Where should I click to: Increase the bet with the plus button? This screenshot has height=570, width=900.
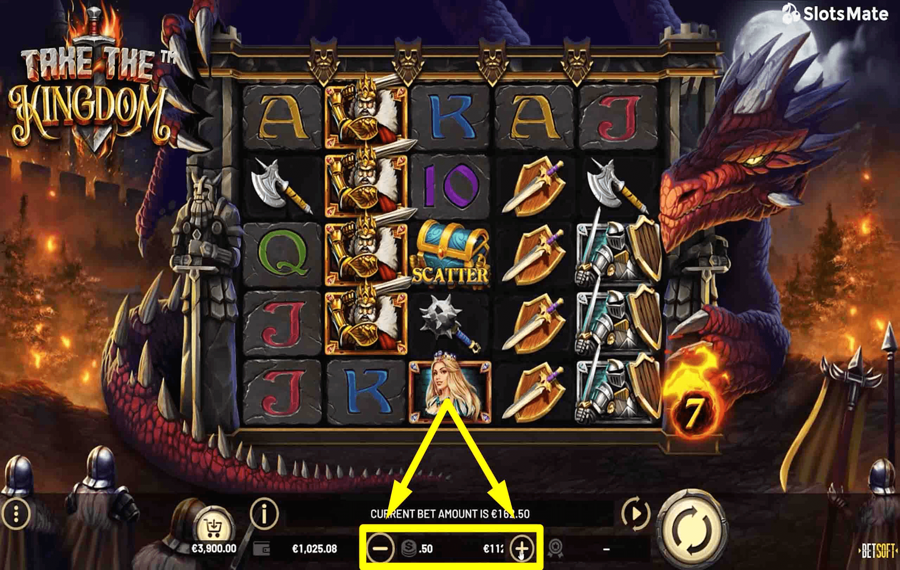point(521,548)
